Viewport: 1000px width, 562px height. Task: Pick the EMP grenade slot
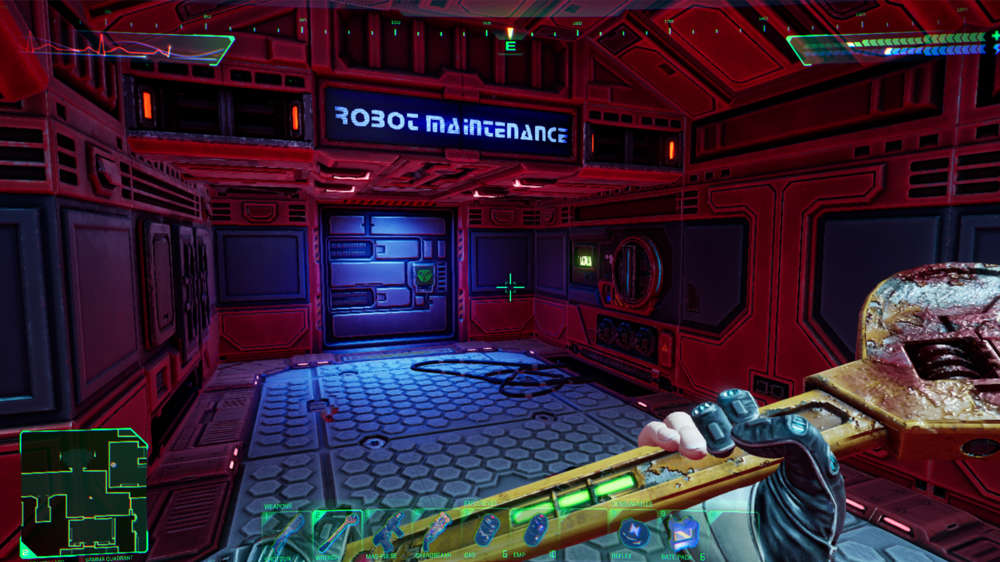pyautogui.click(x=537, y=530)
